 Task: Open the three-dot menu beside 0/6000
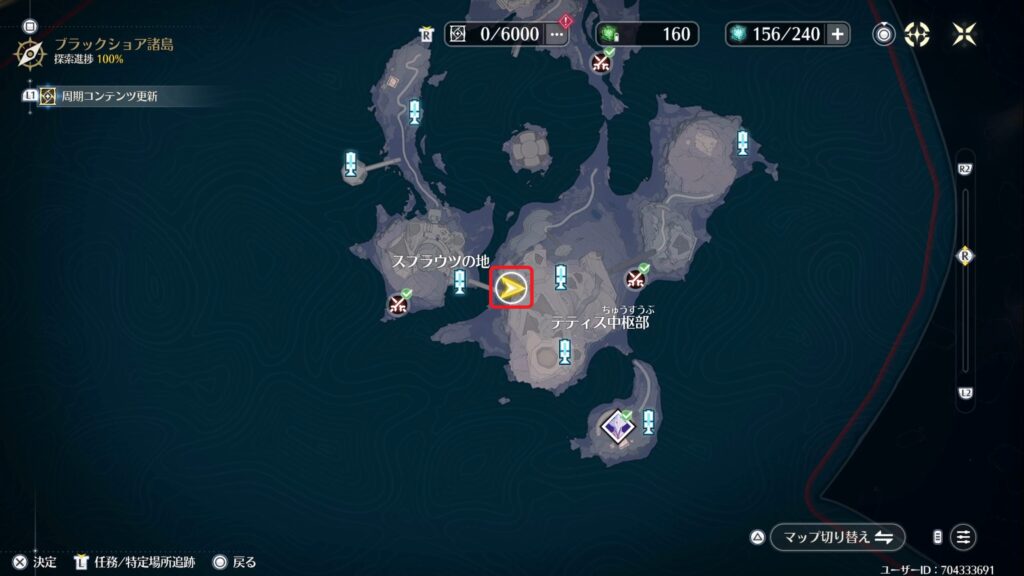click(557, 34)
